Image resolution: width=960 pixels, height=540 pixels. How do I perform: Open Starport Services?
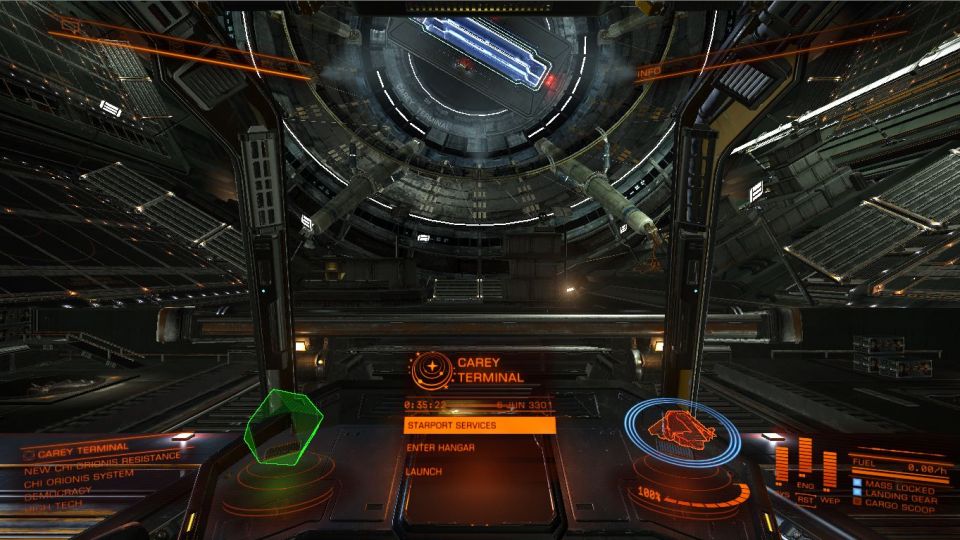[479, 425]
